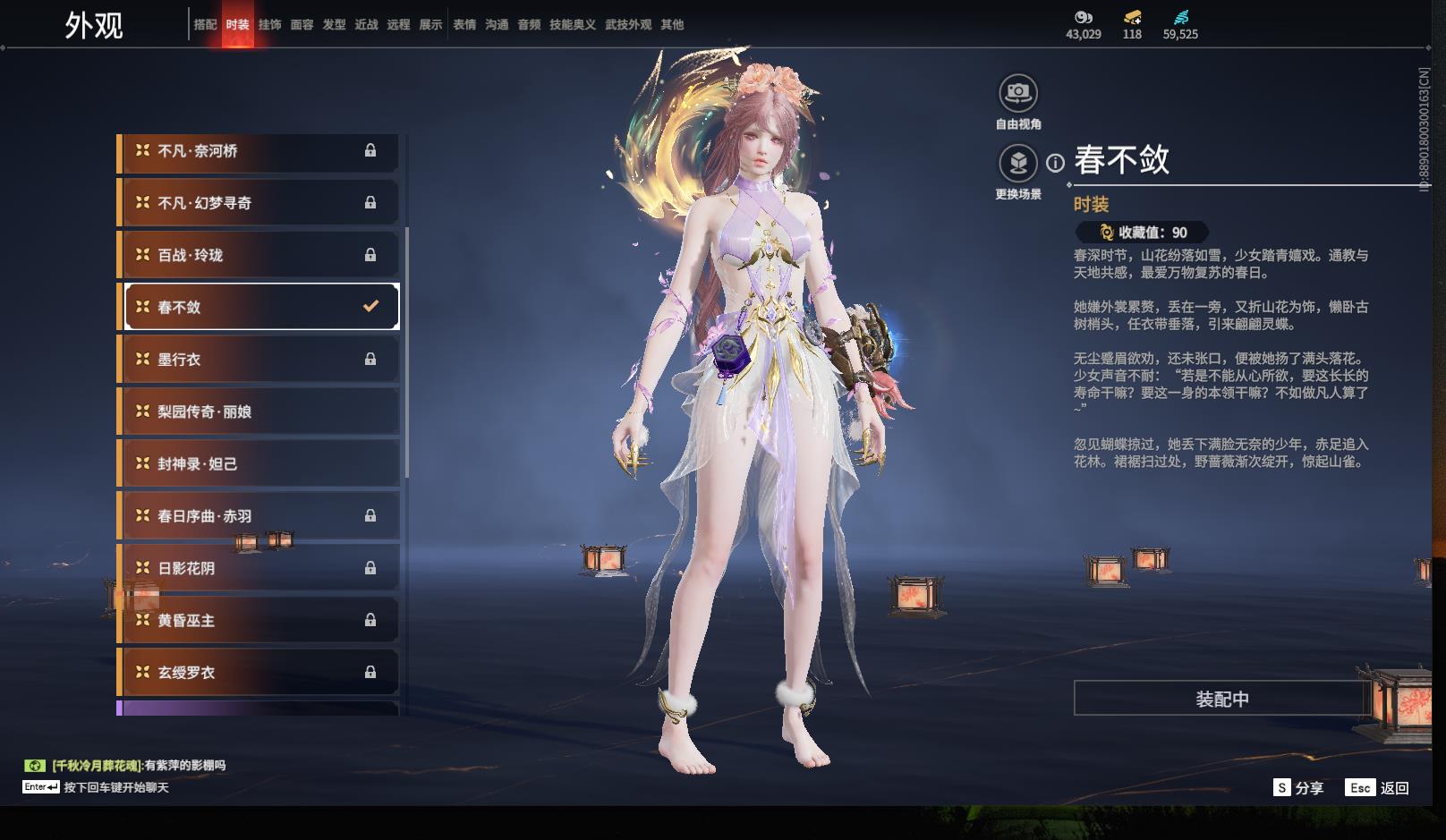
Task: Select the 黄昏巫主 outfit row
Action: tap(258, 620)
